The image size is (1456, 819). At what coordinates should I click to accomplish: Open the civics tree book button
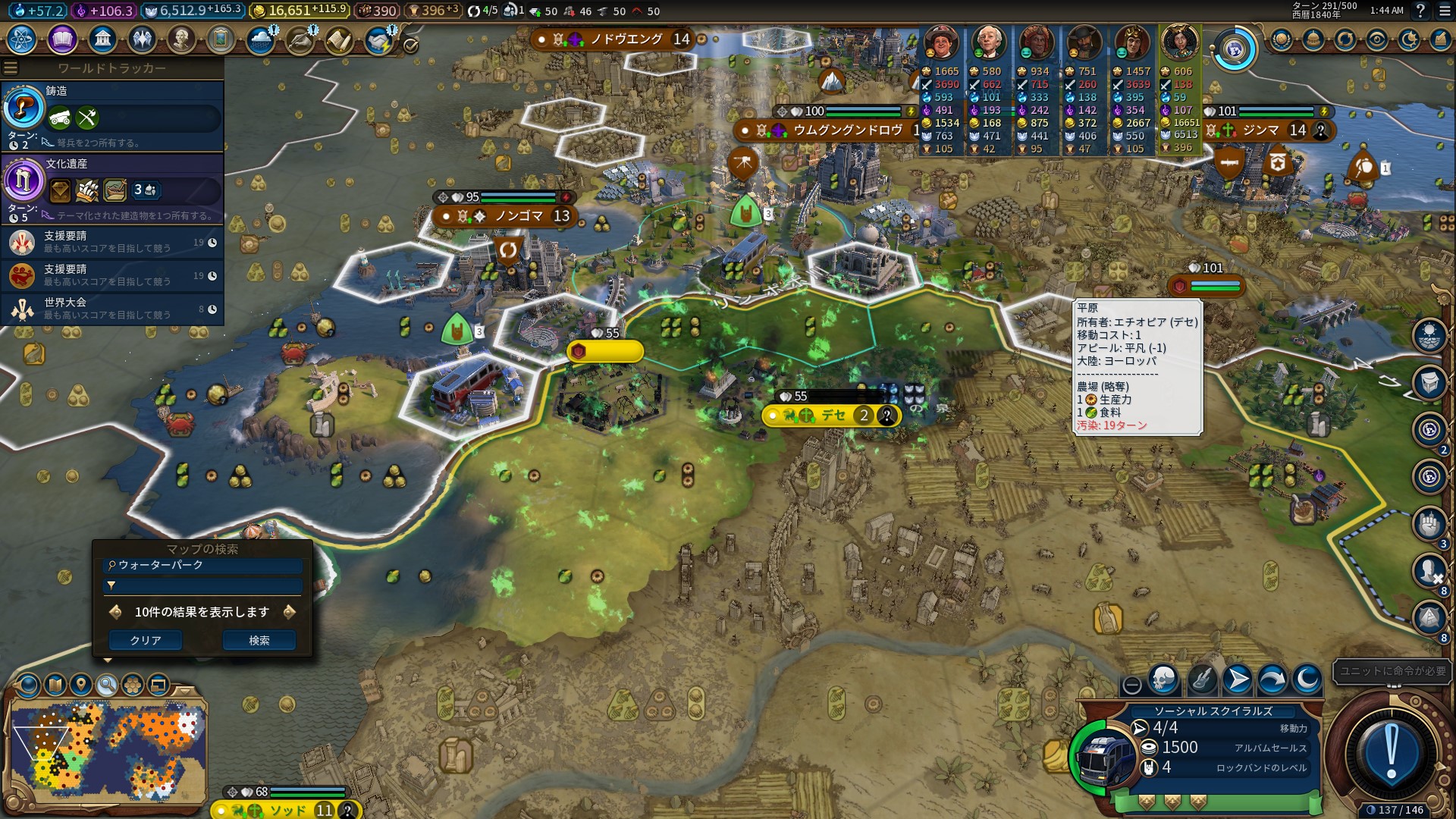[x=62, y=39]
